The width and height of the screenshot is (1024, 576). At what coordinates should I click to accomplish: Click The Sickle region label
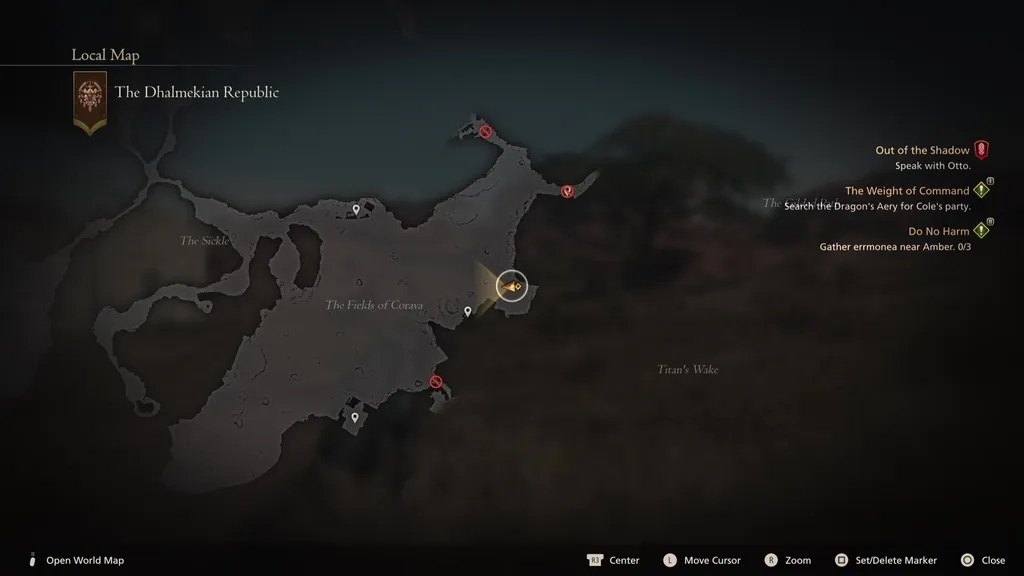204,241
